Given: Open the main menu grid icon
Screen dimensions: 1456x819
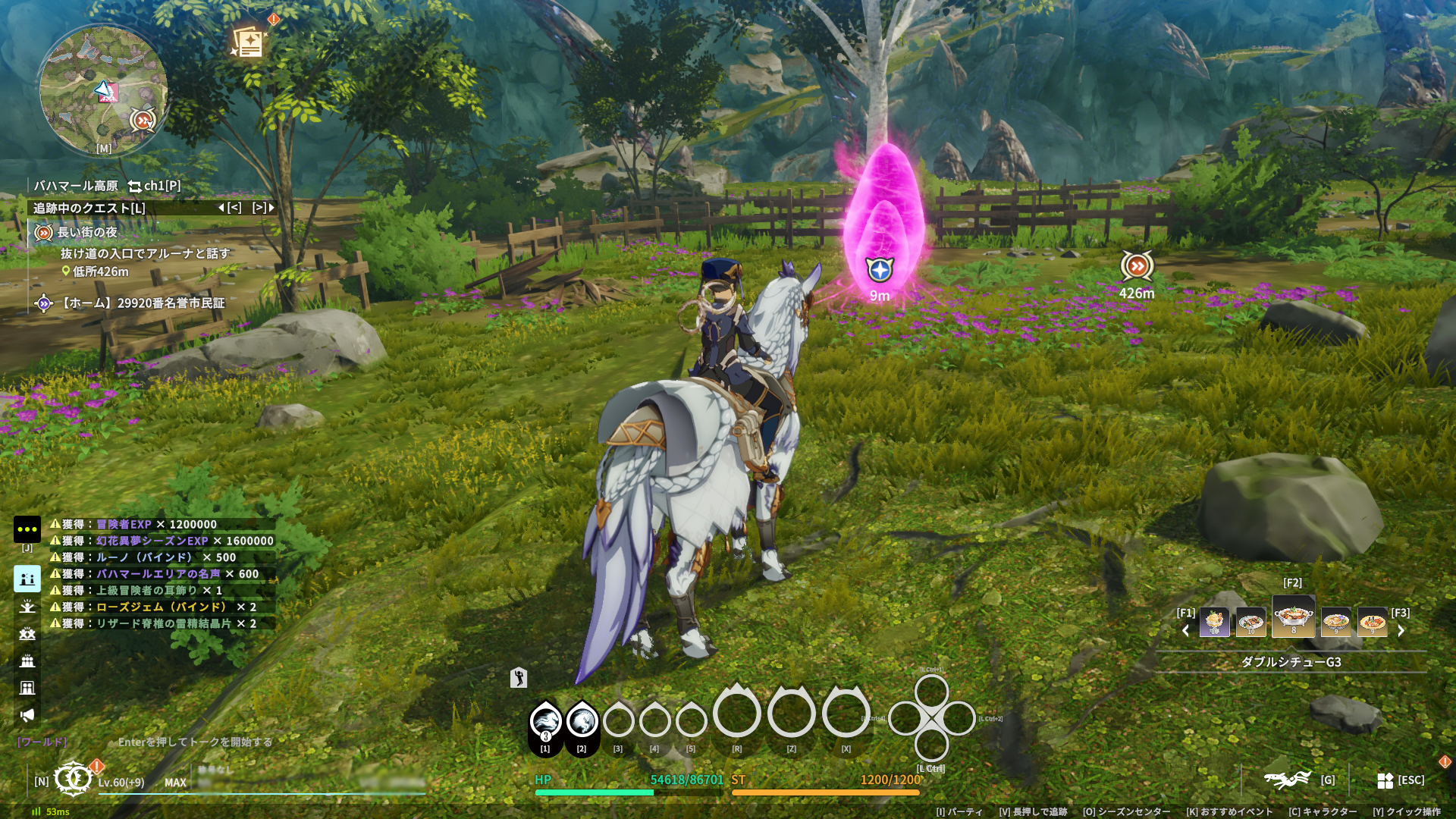Looking at the screenshot, I should (1385, 780).
